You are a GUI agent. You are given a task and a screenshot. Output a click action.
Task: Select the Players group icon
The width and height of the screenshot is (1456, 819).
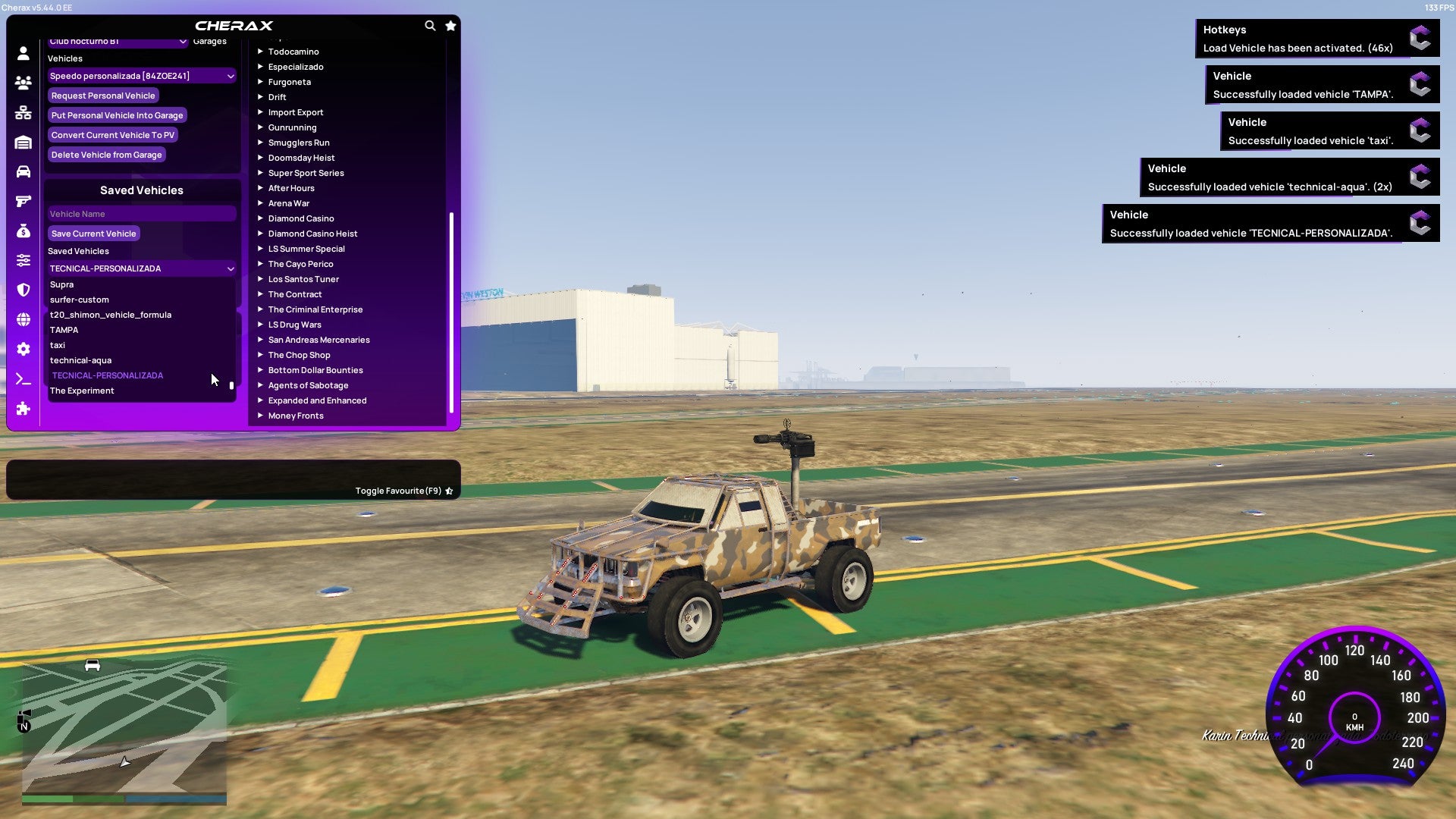pyautogui.click(x=23, y=83)
